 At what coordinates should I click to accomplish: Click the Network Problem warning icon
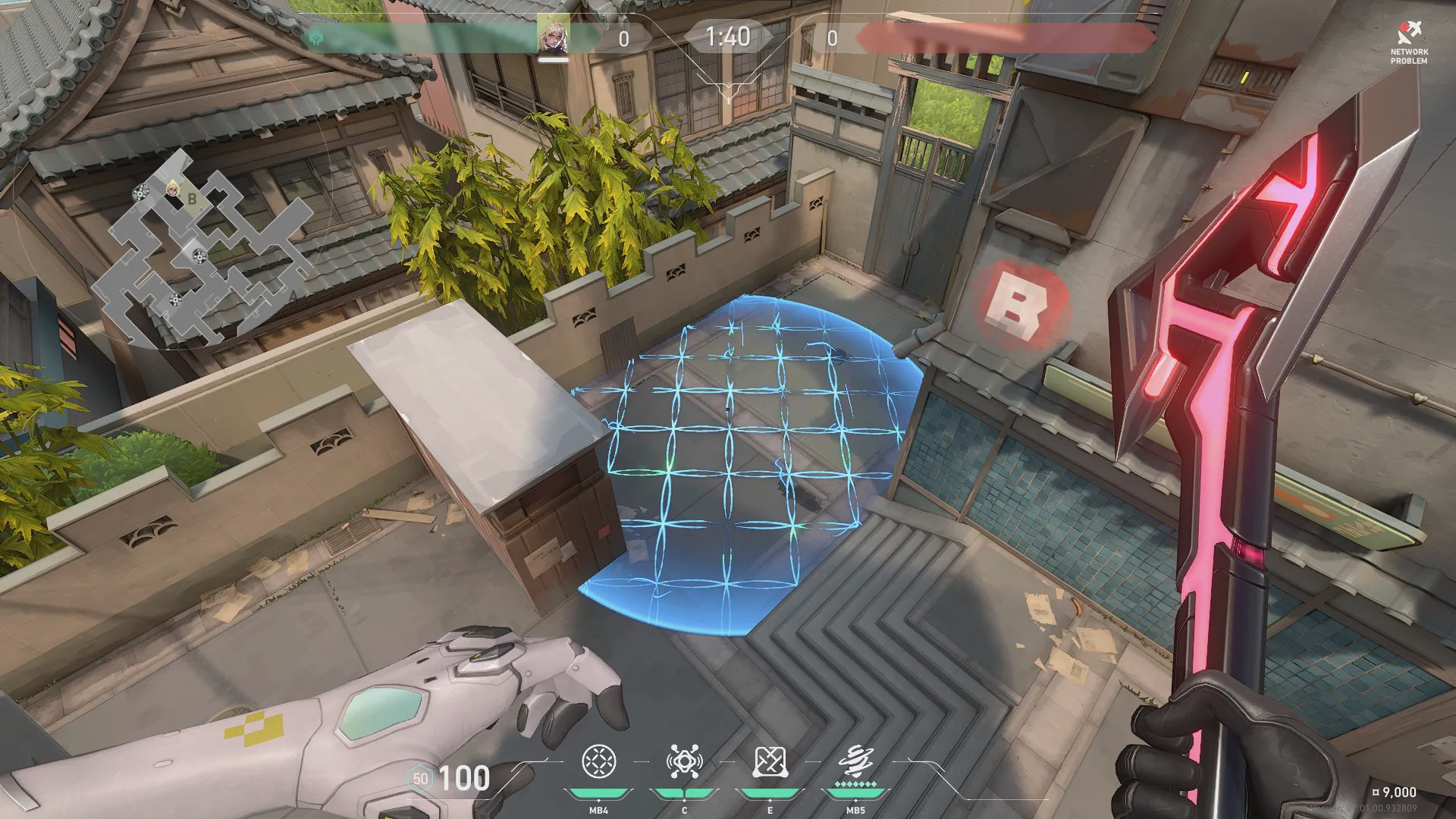[1408, 34]
